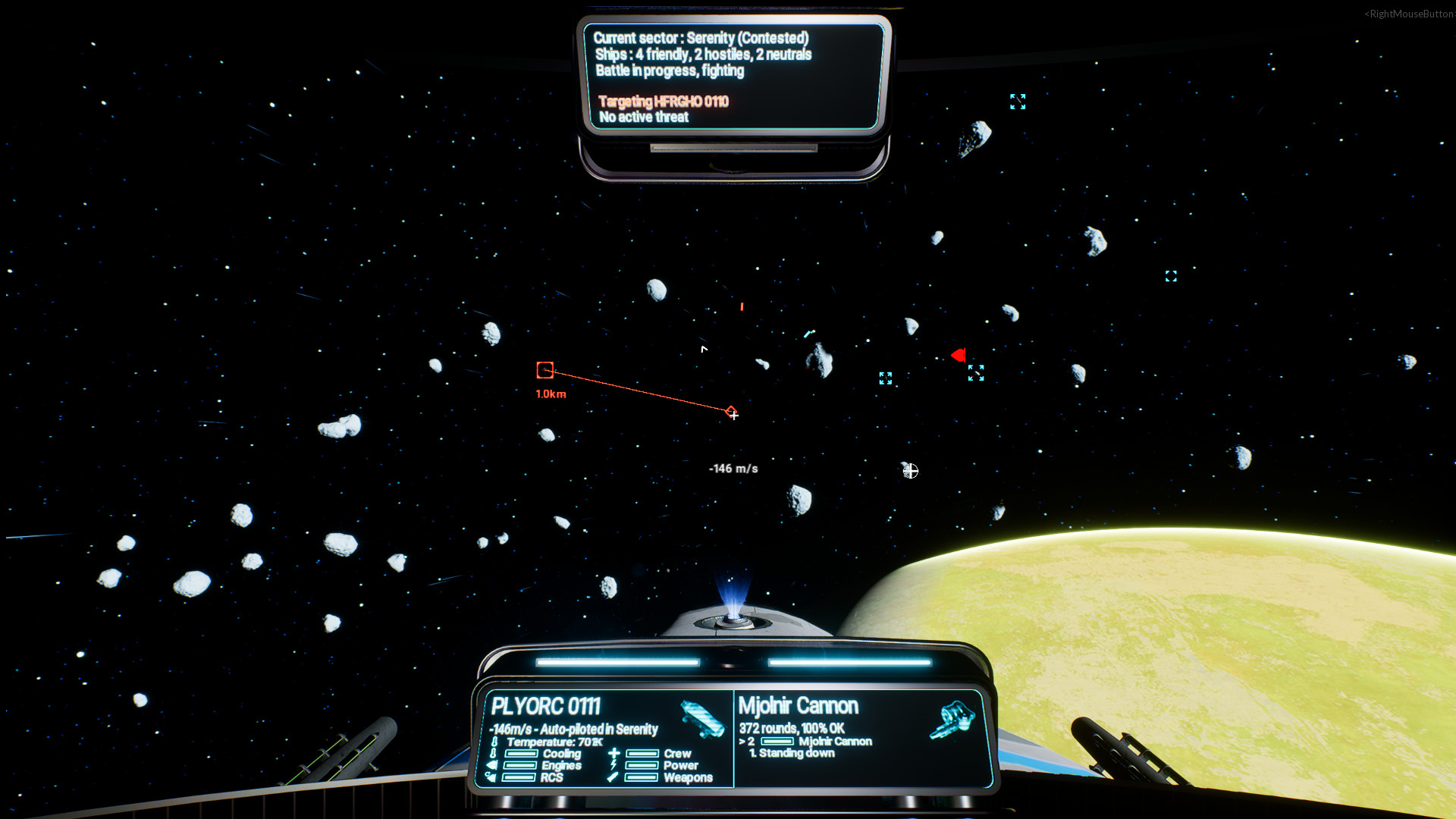
Task: Adjust the Cooling level bar
Action: pos(522,753)
